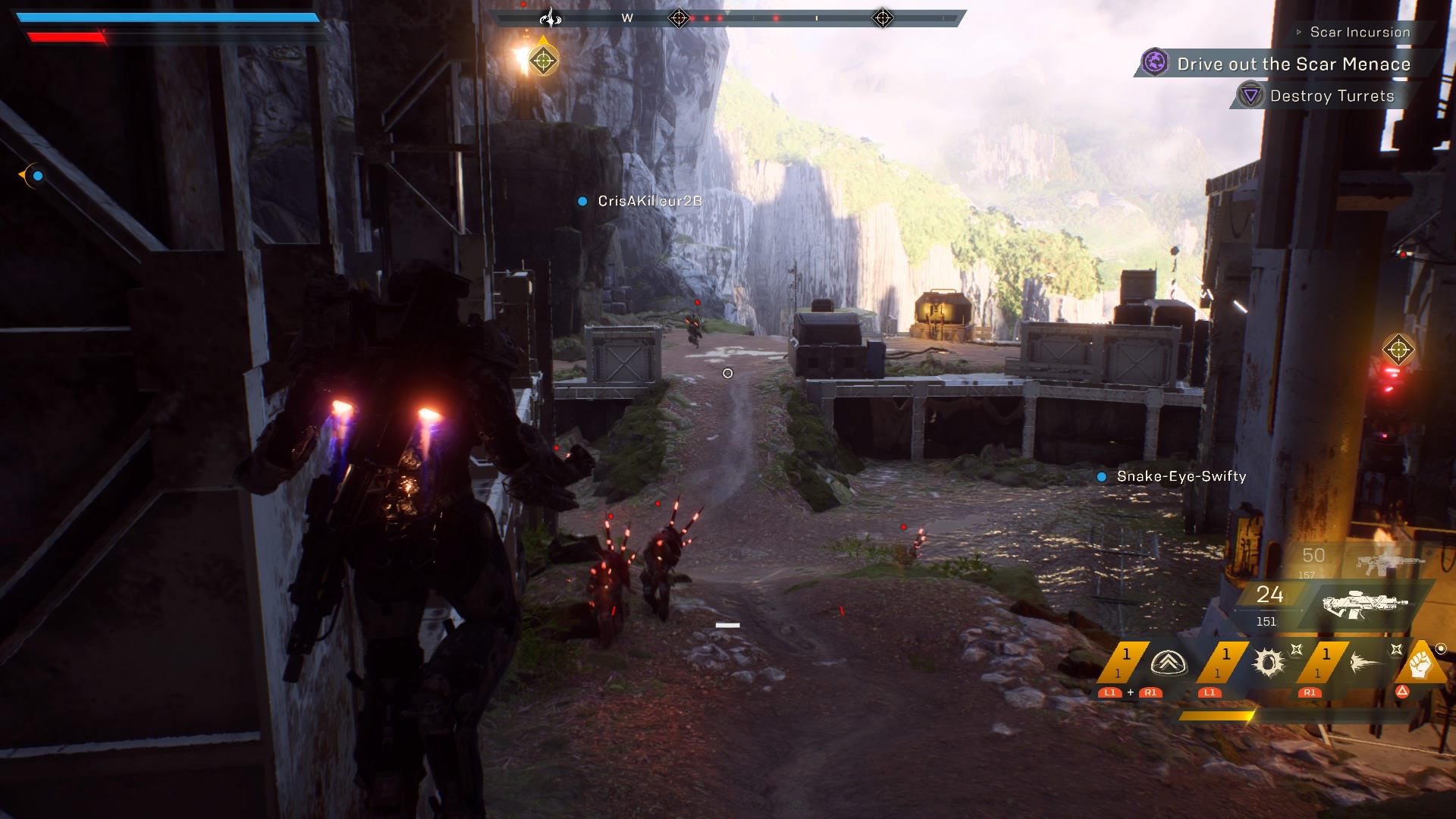Select the Drive out the Scar Menace objective

pos(1293,64)
